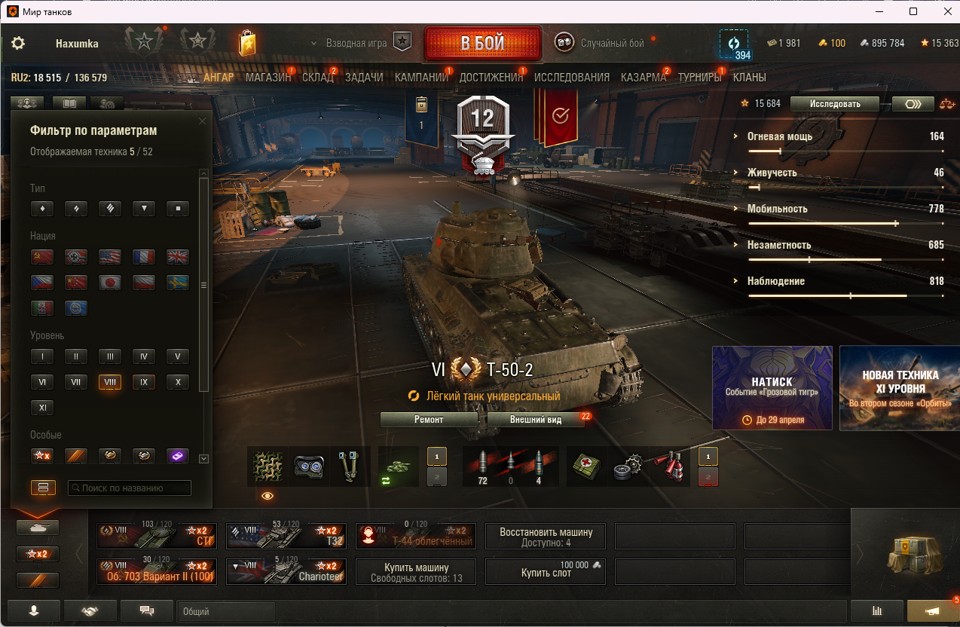
Task: Open the Натиск event banner
Action: (x=772, y=388)
